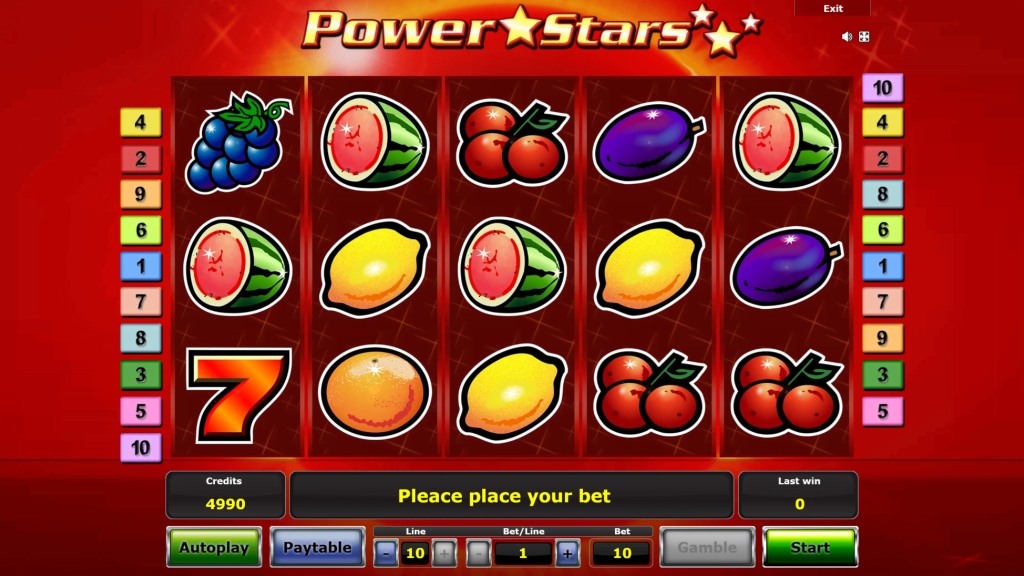
Task: Raise the Bet/Line value
Action: [x=567, y=552]
